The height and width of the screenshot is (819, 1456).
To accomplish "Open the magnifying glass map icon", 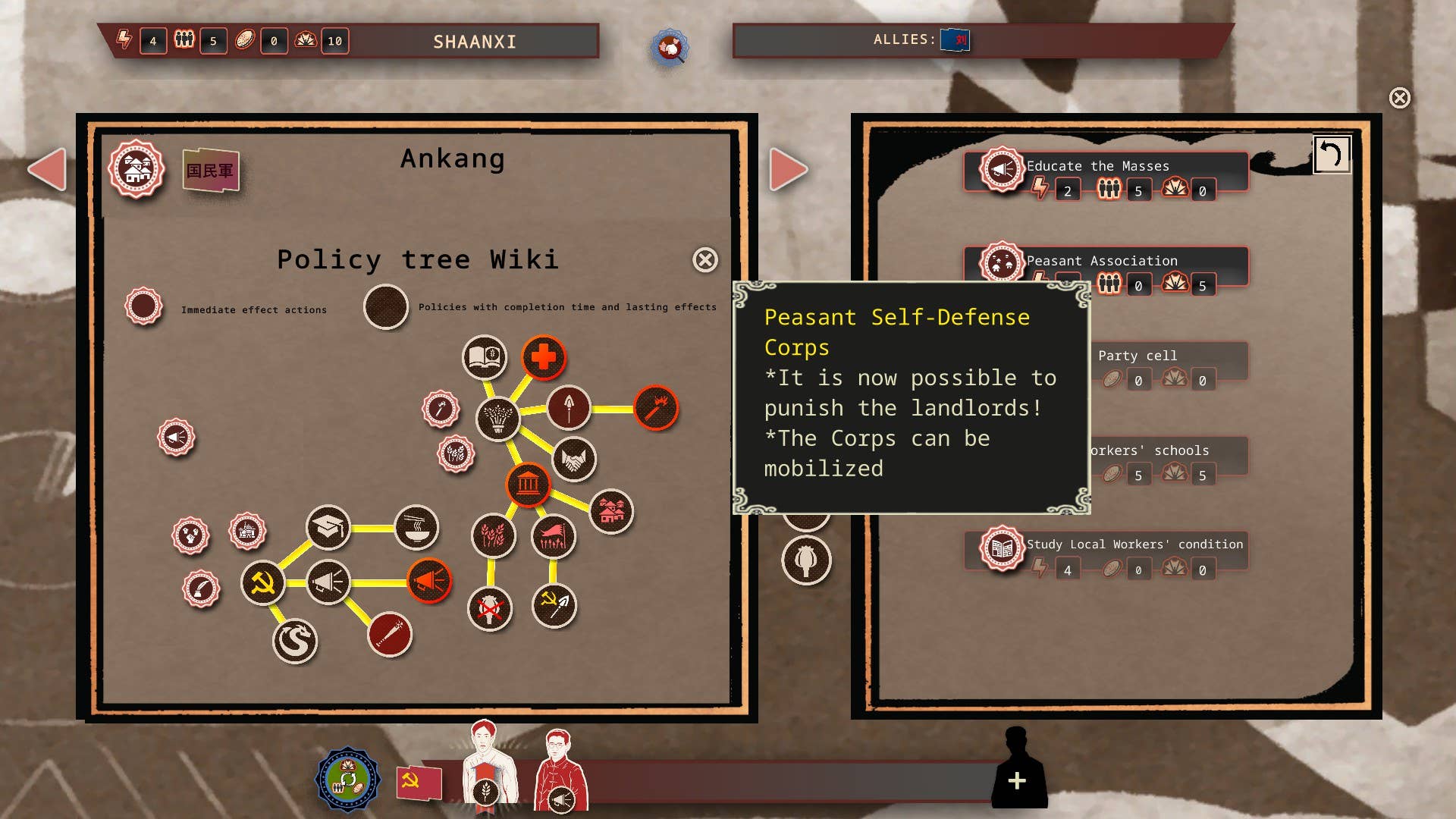I will click(x=669, y=48).
